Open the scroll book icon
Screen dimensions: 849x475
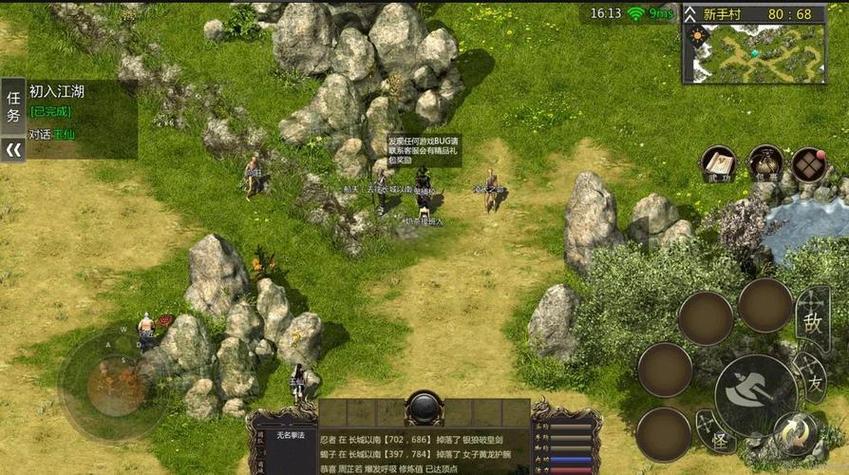(718, 164)
